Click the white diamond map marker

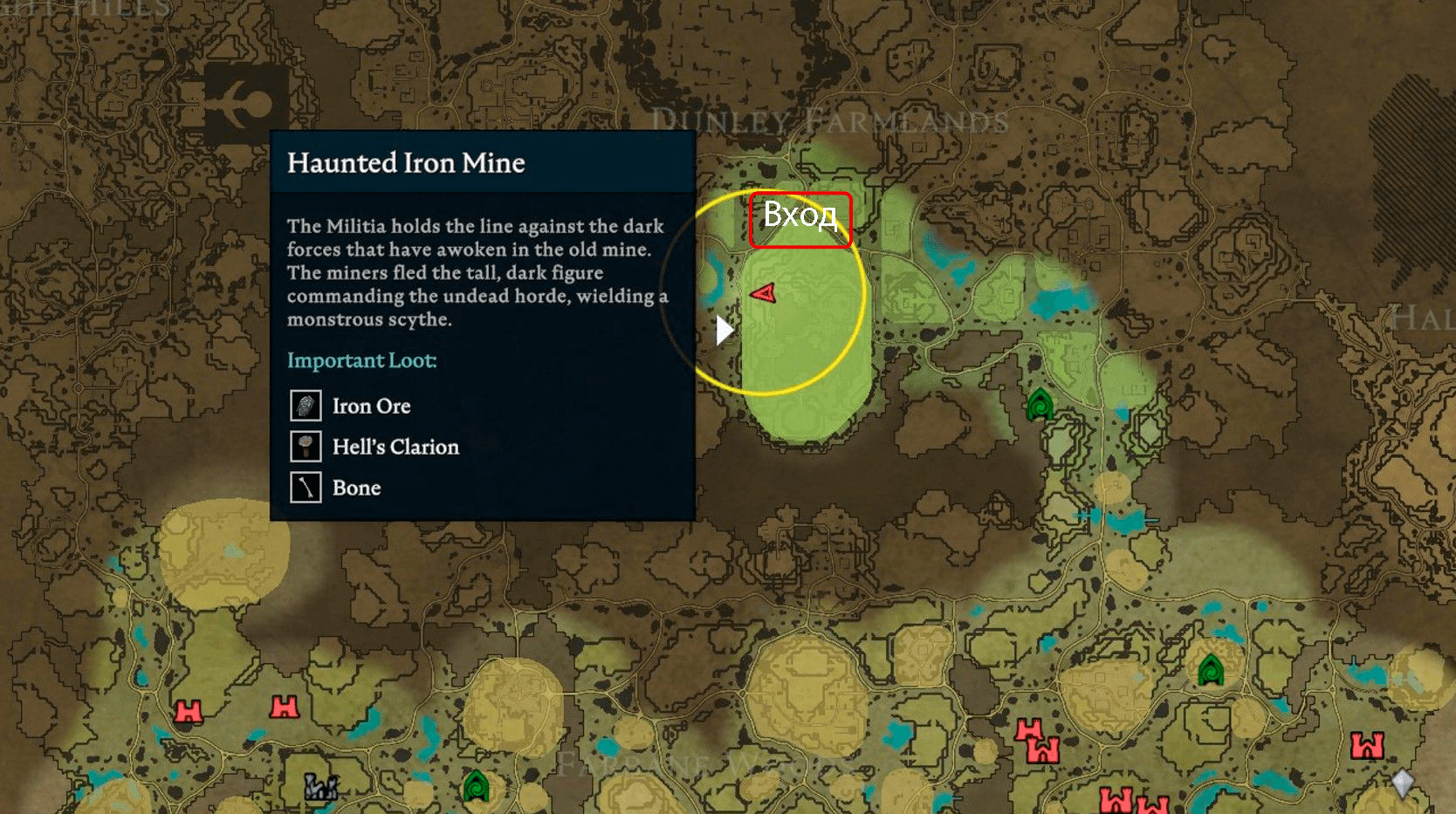(x=1402, y=783)
